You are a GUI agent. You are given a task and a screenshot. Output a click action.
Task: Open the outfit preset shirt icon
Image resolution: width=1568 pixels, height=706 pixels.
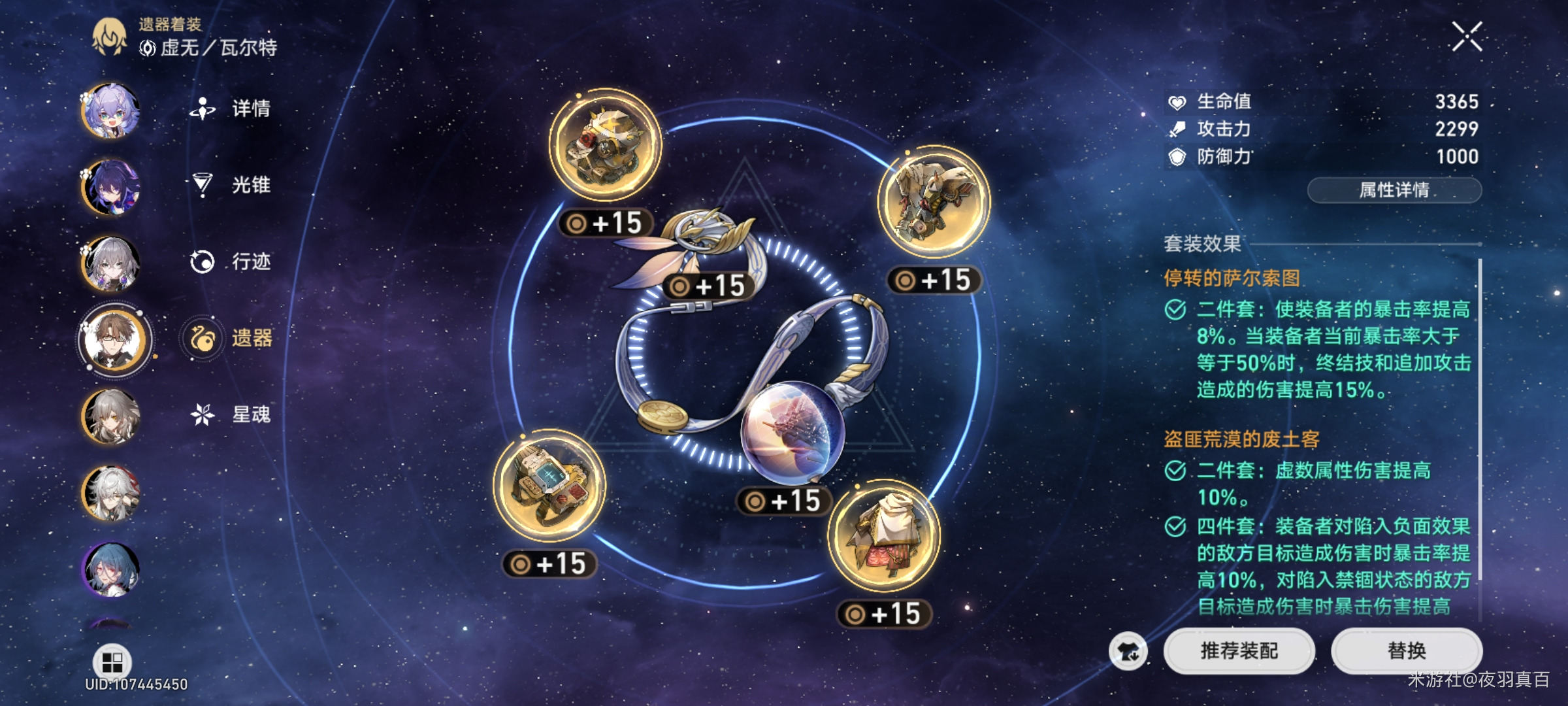tap(1128, 652)
